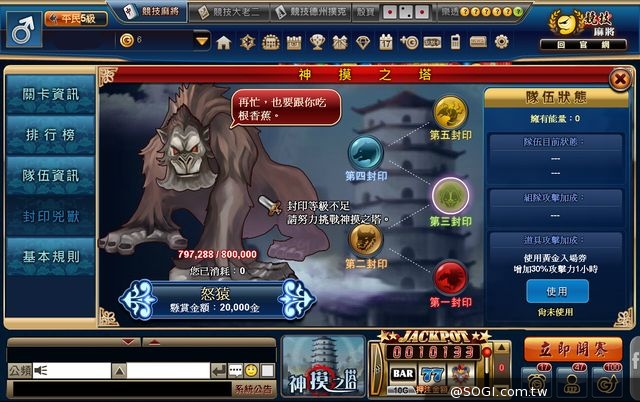Go to the home icon in toolbar
The image size is (640, 402).
(223, 42)
